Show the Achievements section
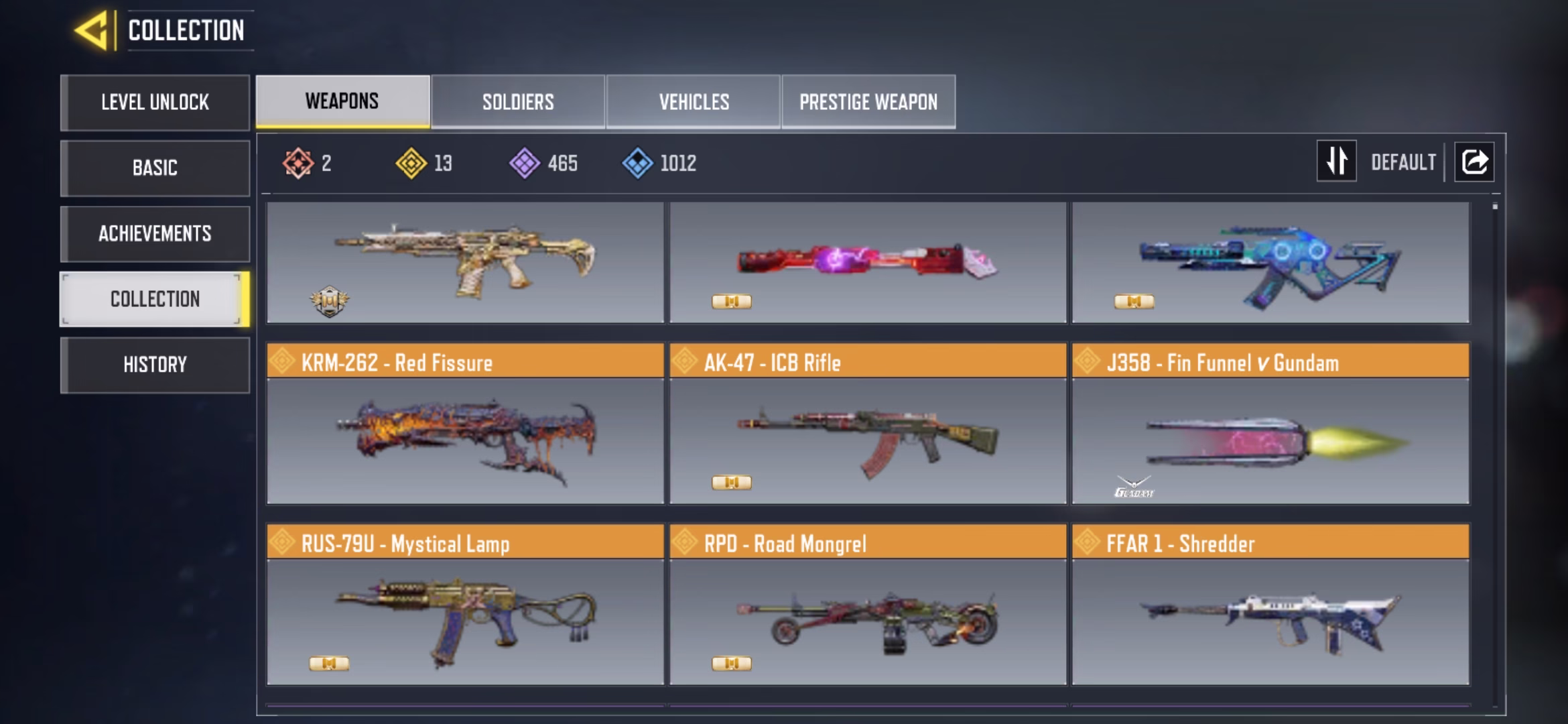This screenshot has height=724, width=1568. pyautogui.click(x=155, y=233)
